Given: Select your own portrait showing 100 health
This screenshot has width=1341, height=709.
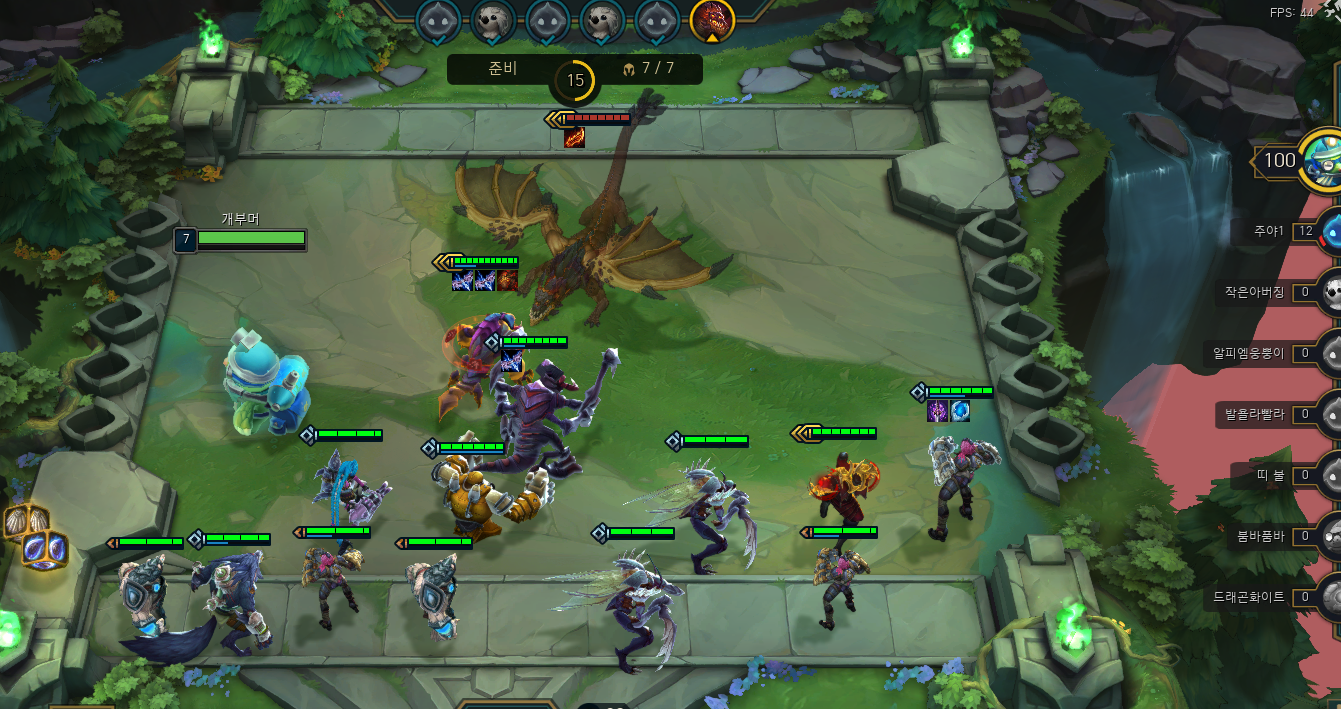Looking at the screenshot, I should [1322, 160].
